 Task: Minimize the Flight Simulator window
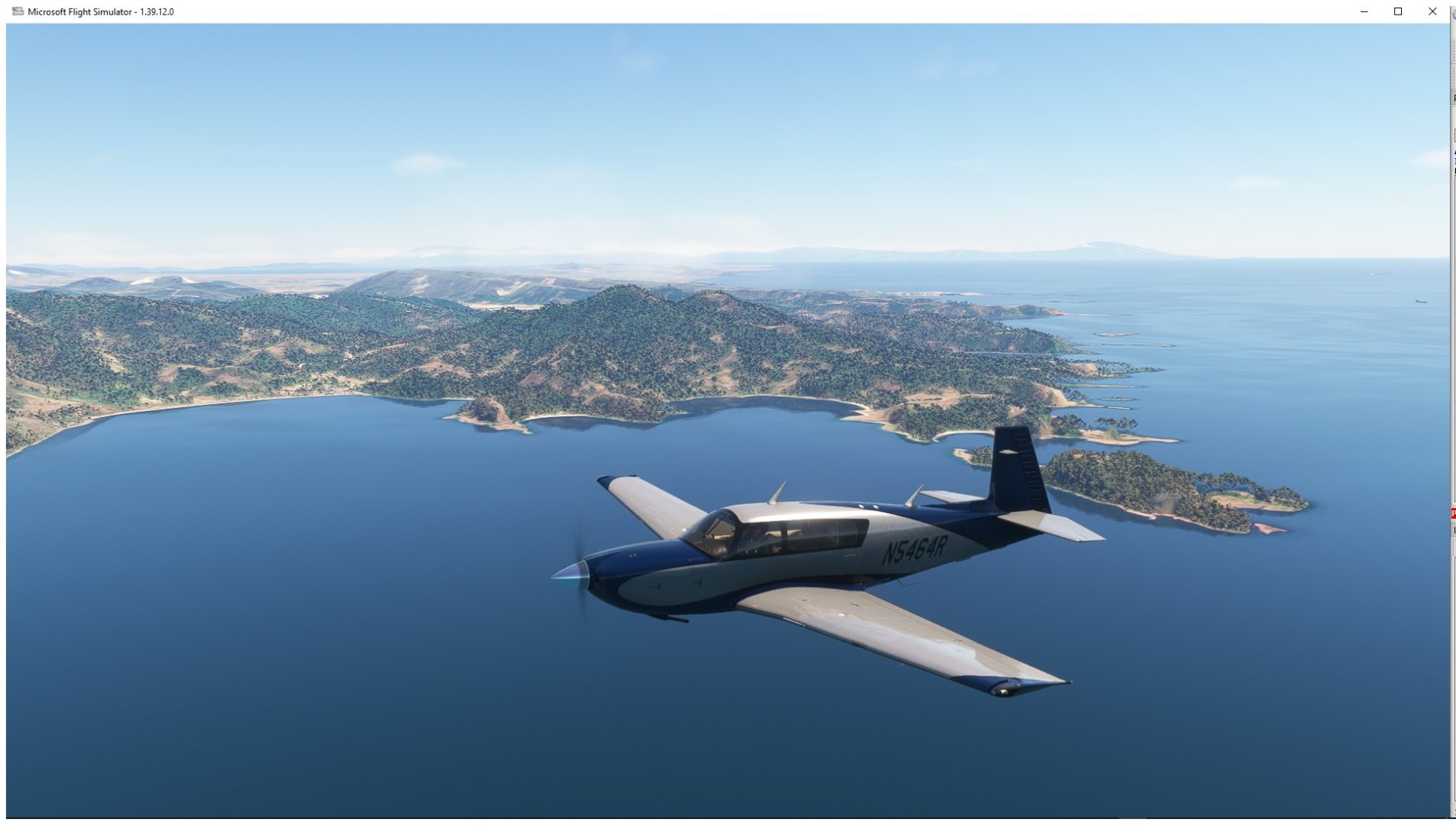(1364, 11)
